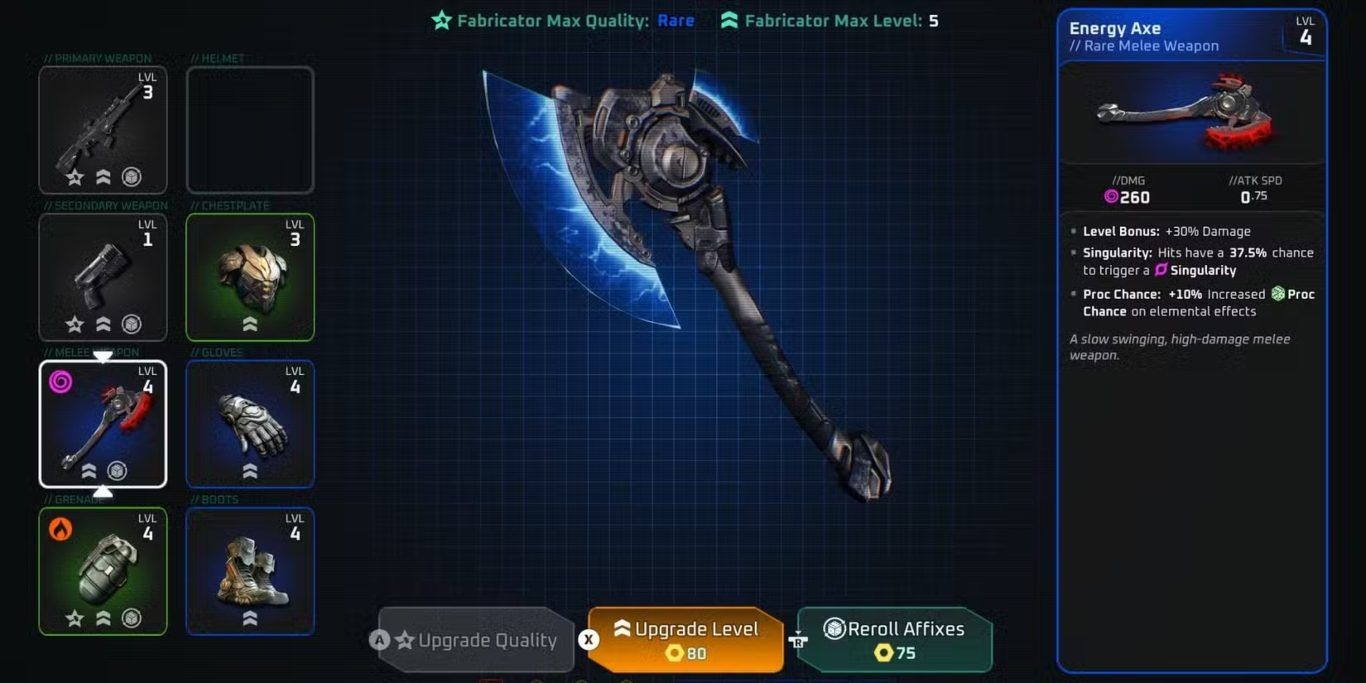The width and height of the screenshot is (1366, 683).
Task: Select the grenade equipment slot
Action: (103, 571)
